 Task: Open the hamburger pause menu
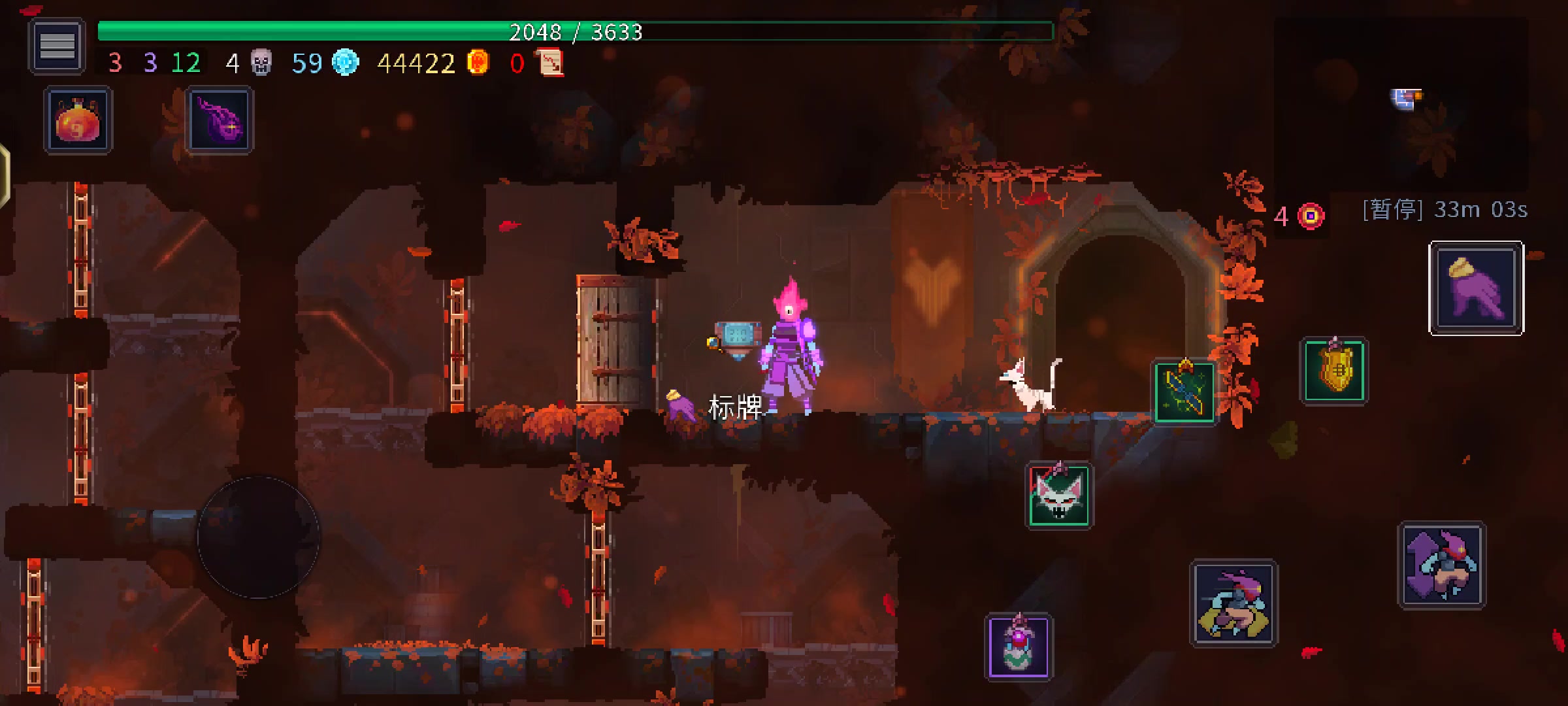pyautogui.click(x=57, y=46)
